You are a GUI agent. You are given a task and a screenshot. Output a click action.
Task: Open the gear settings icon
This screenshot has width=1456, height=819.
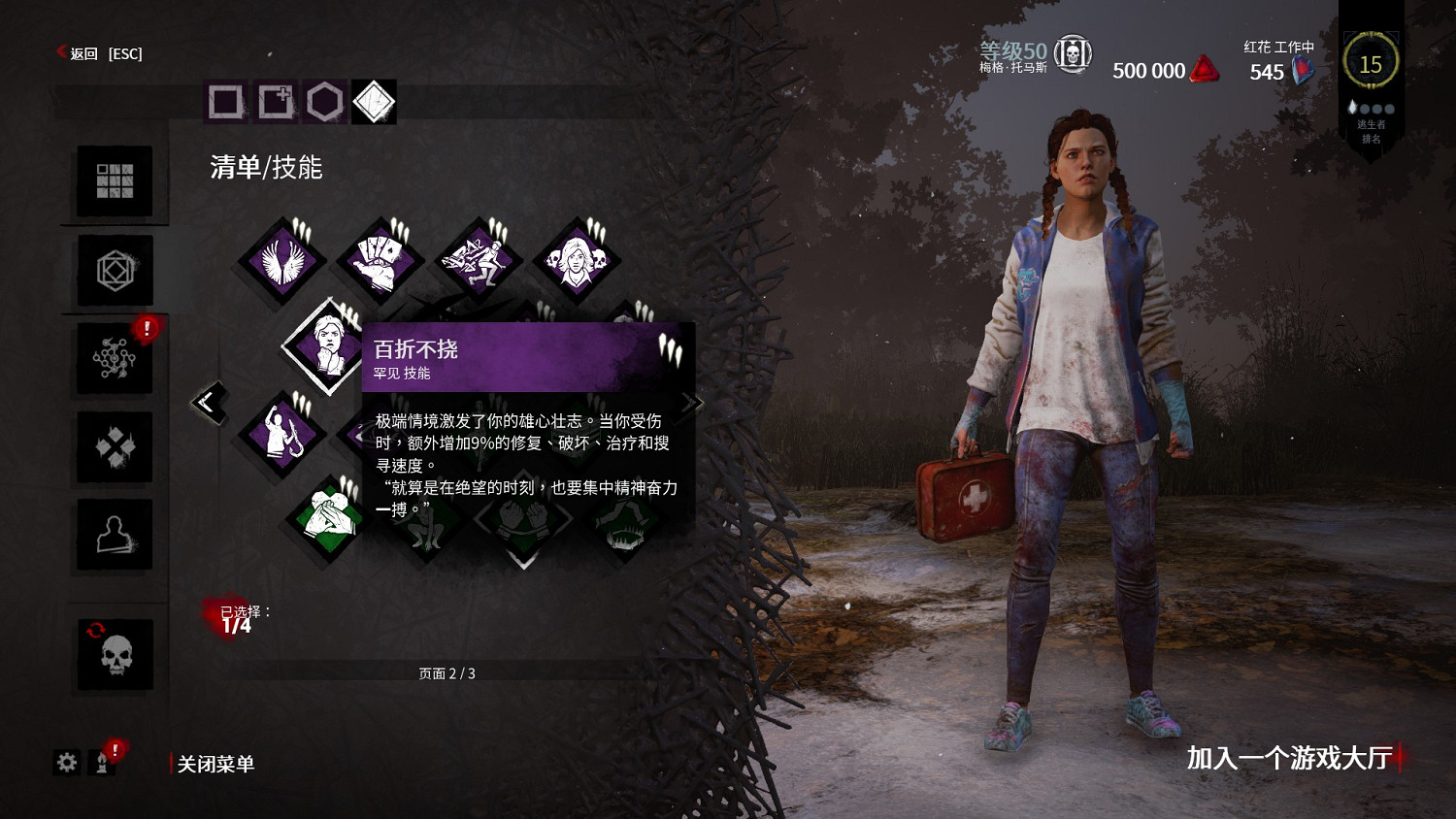pos(66,763)
